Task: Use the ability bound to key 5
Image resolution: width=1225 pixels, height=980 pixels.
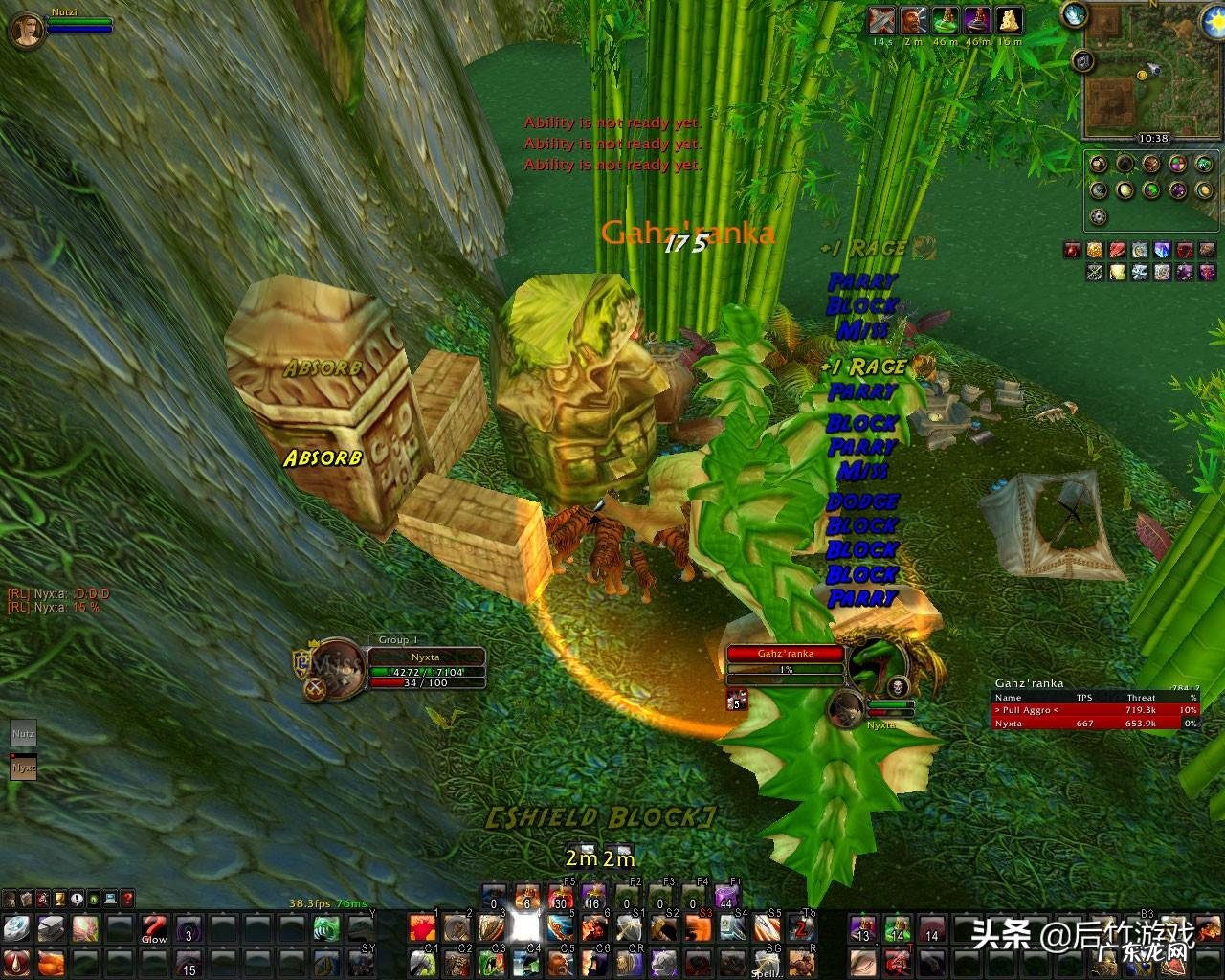Action: tap(560, 926)
